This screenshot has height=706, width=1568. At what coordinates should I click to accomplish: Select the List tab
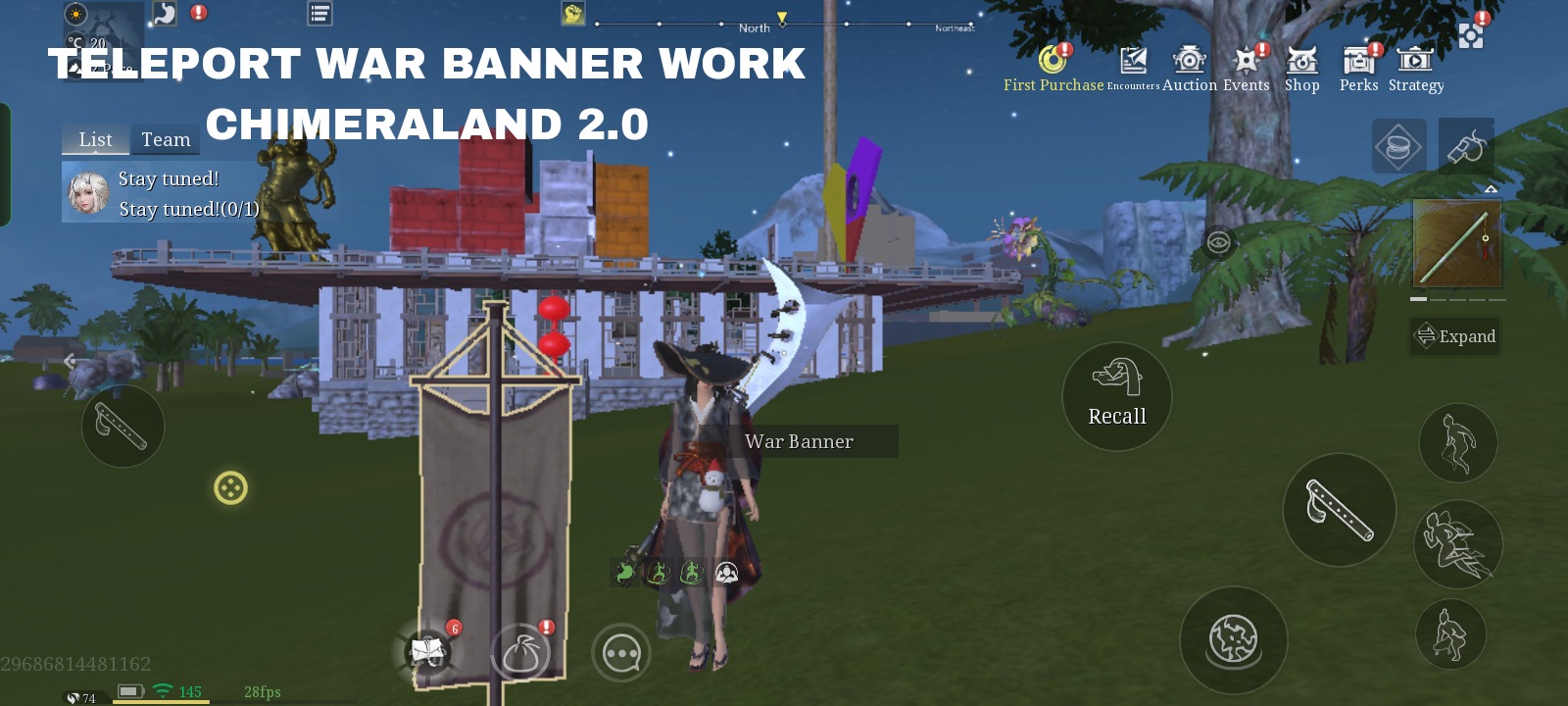click(95, 139)
